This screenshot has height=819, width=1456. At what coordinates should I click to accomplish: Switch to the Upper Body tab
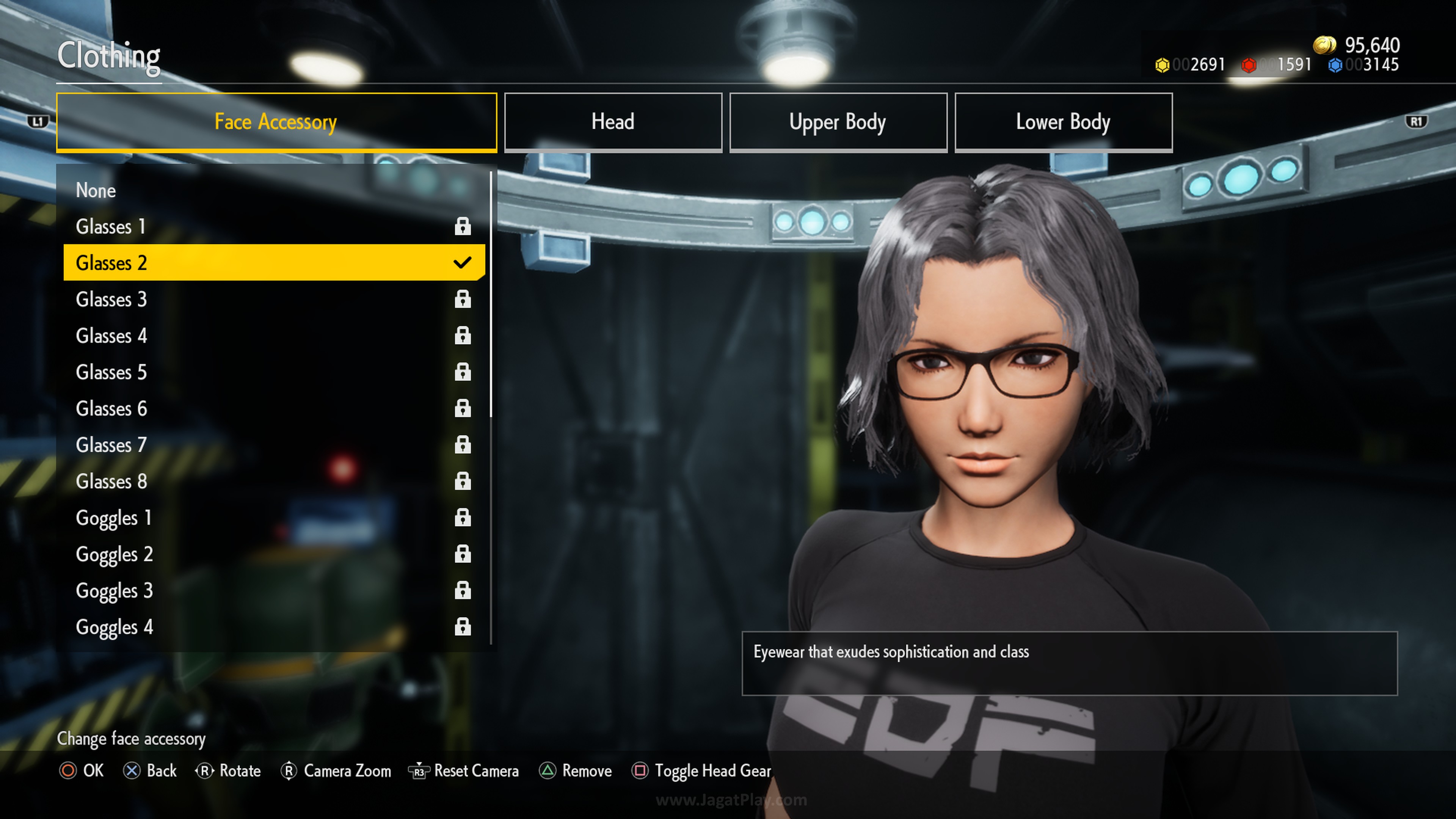point(838,122)
